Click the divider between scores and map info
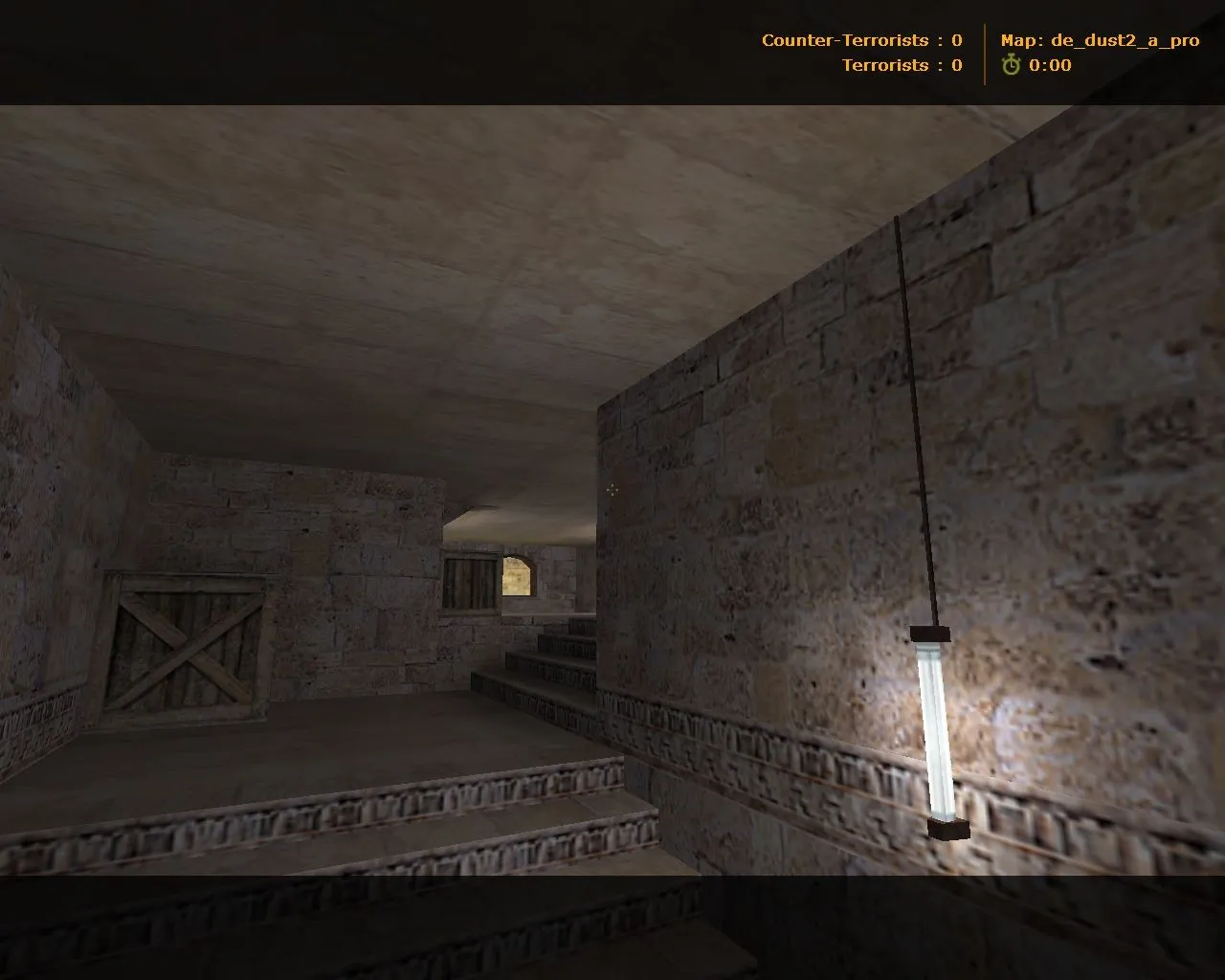Image resolution: width=1225 pixels, height=980 pixels. click(x=984, y=53)
